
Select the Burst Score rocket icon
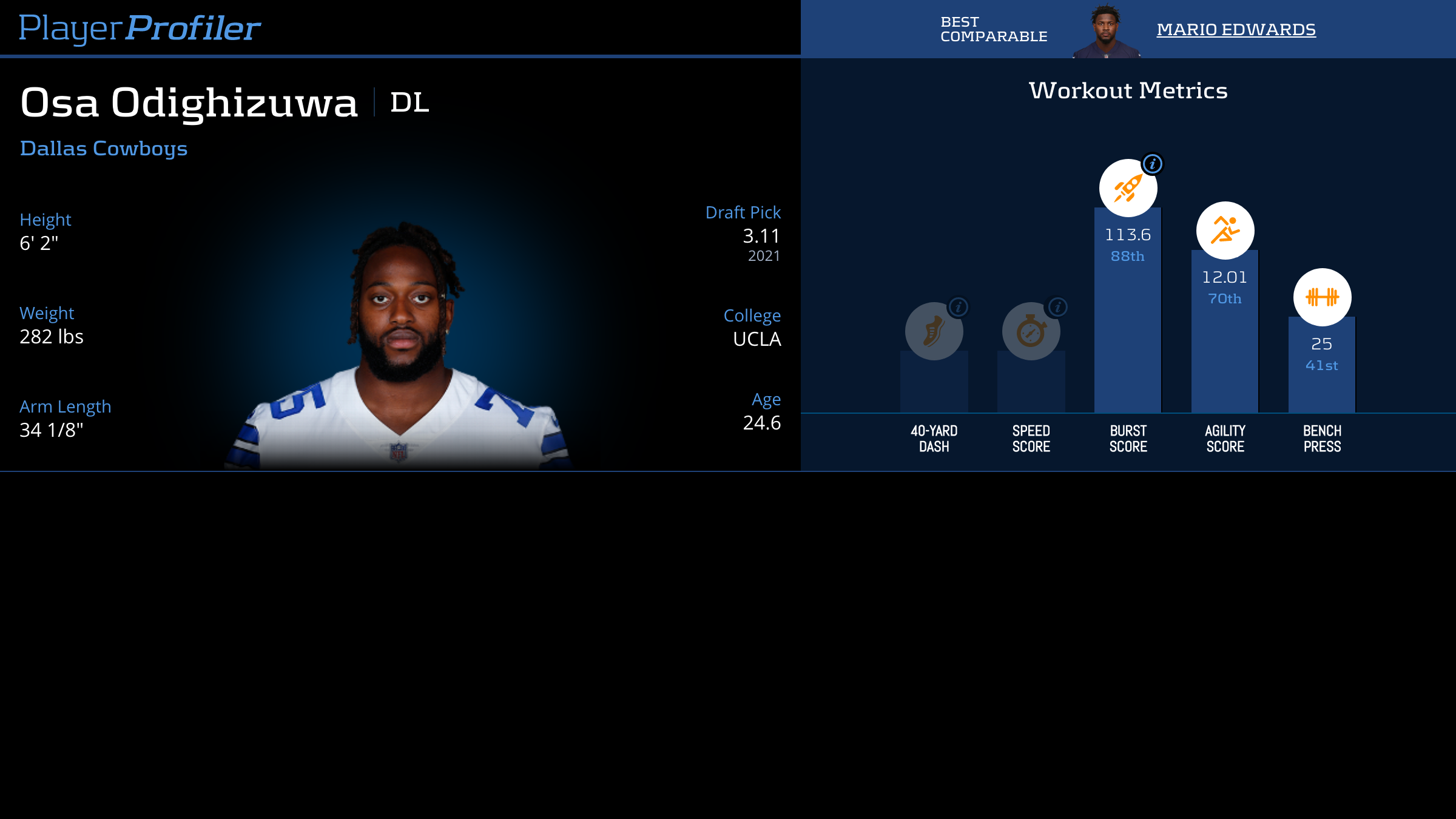[x=1128, y=188]
